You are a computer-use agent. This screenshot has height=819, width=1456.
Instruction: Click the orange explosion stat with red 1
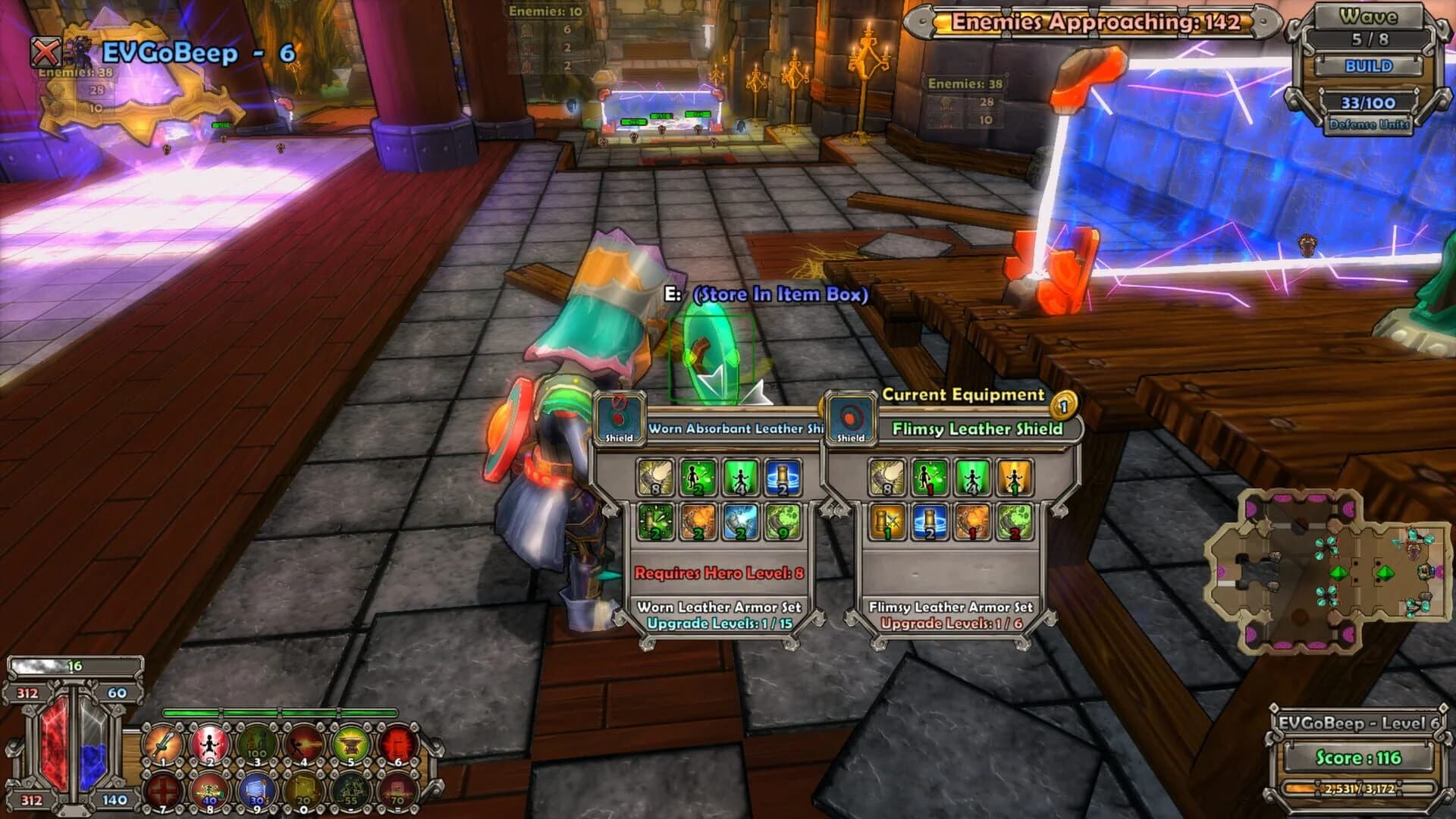pos(972,522)
